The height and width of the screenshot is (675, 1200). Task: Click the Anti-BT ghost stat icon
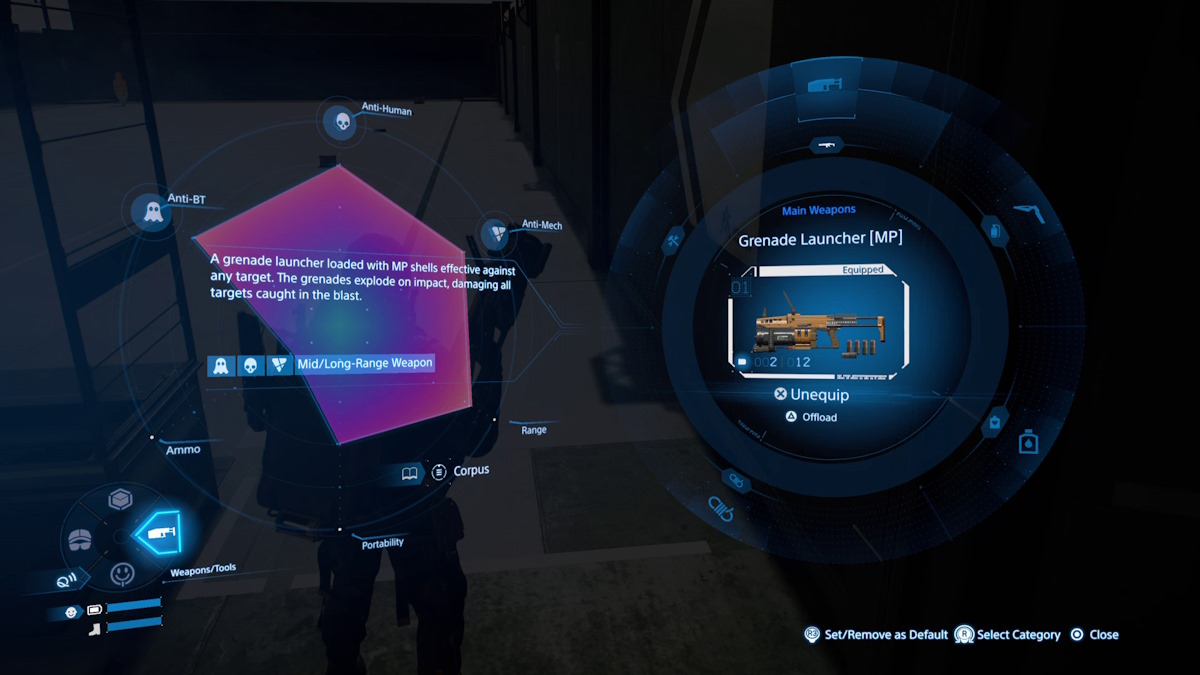coord(153,212)
